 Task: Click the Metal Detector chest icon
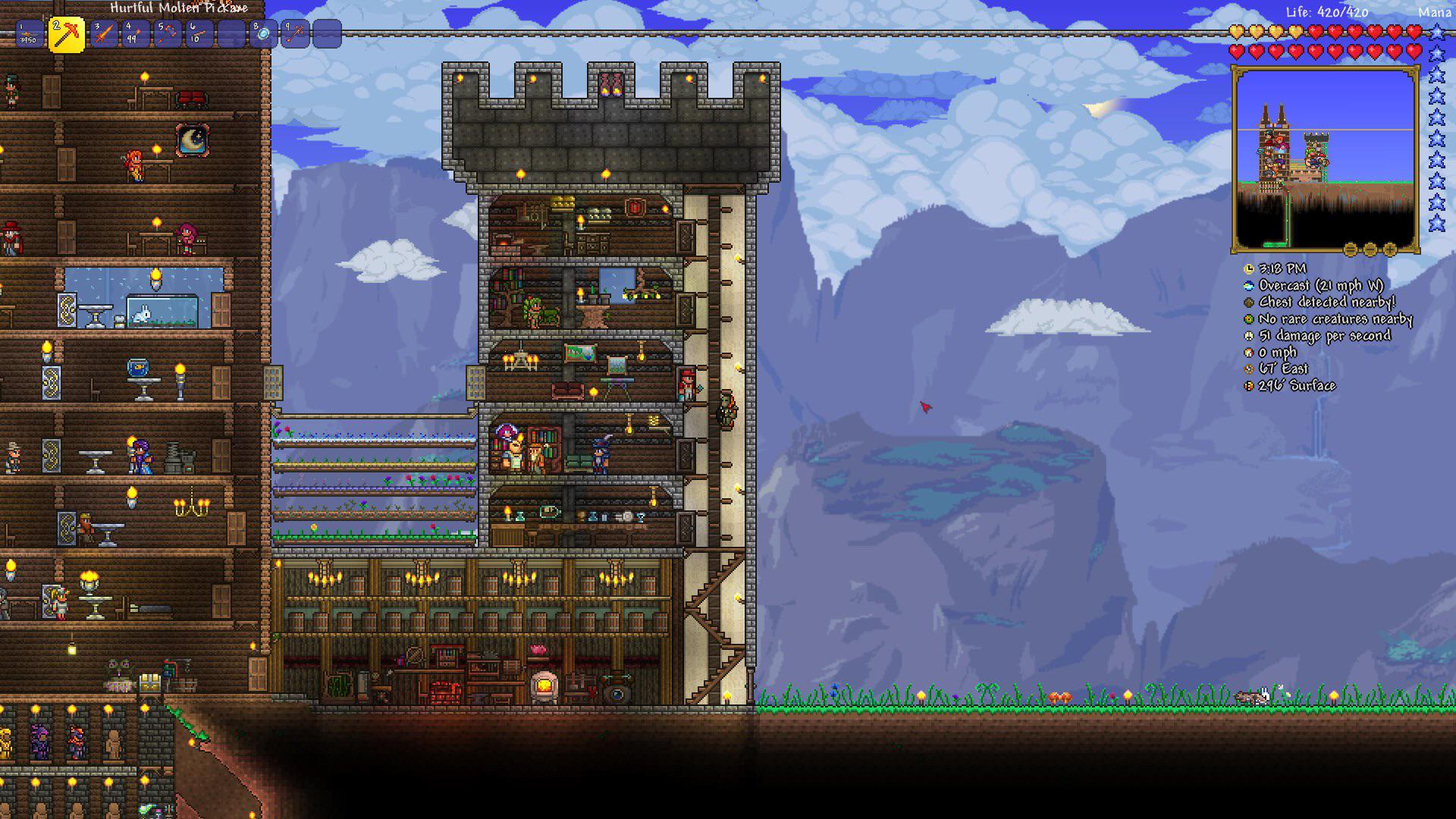(x=1247, y=302)
